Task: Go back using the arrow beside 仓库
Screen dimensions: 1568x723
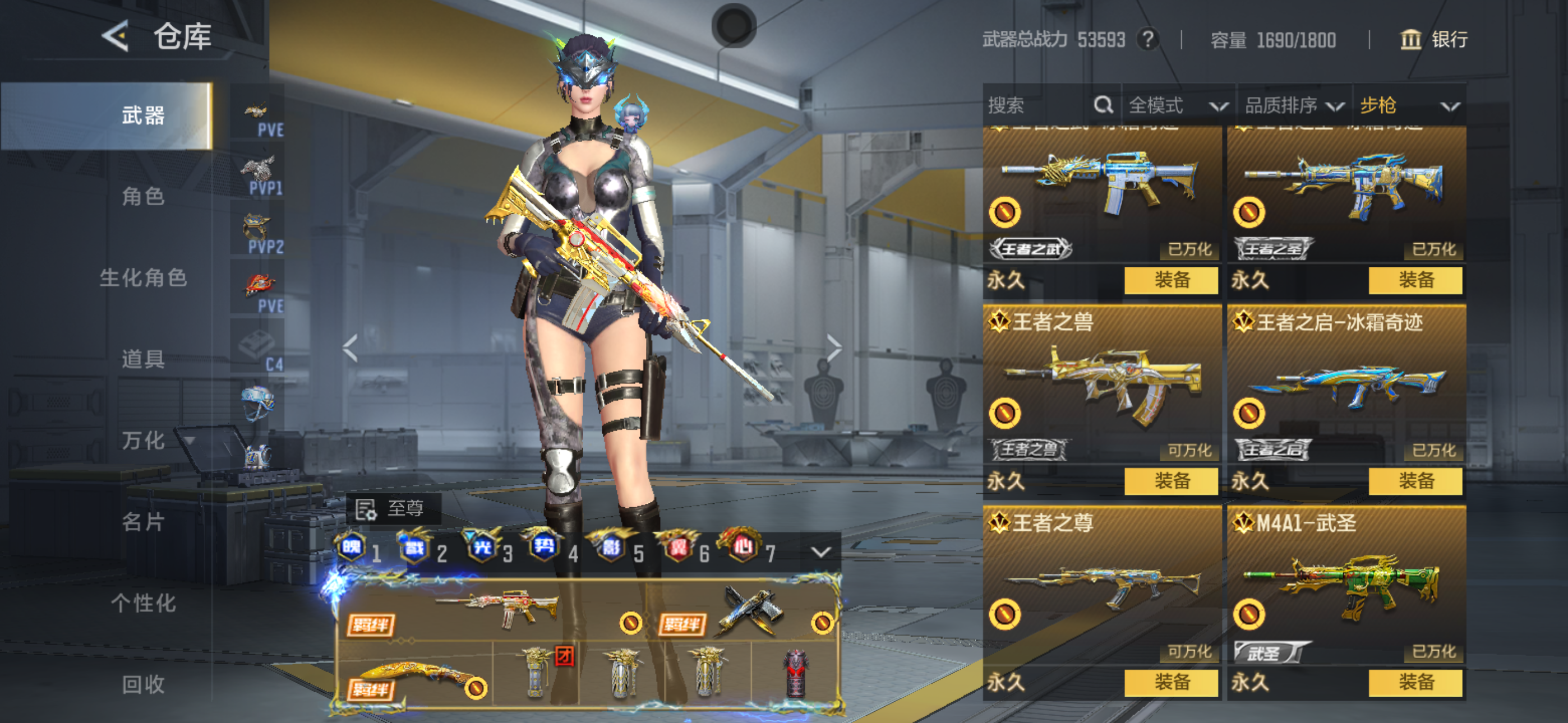Action: 116,36
